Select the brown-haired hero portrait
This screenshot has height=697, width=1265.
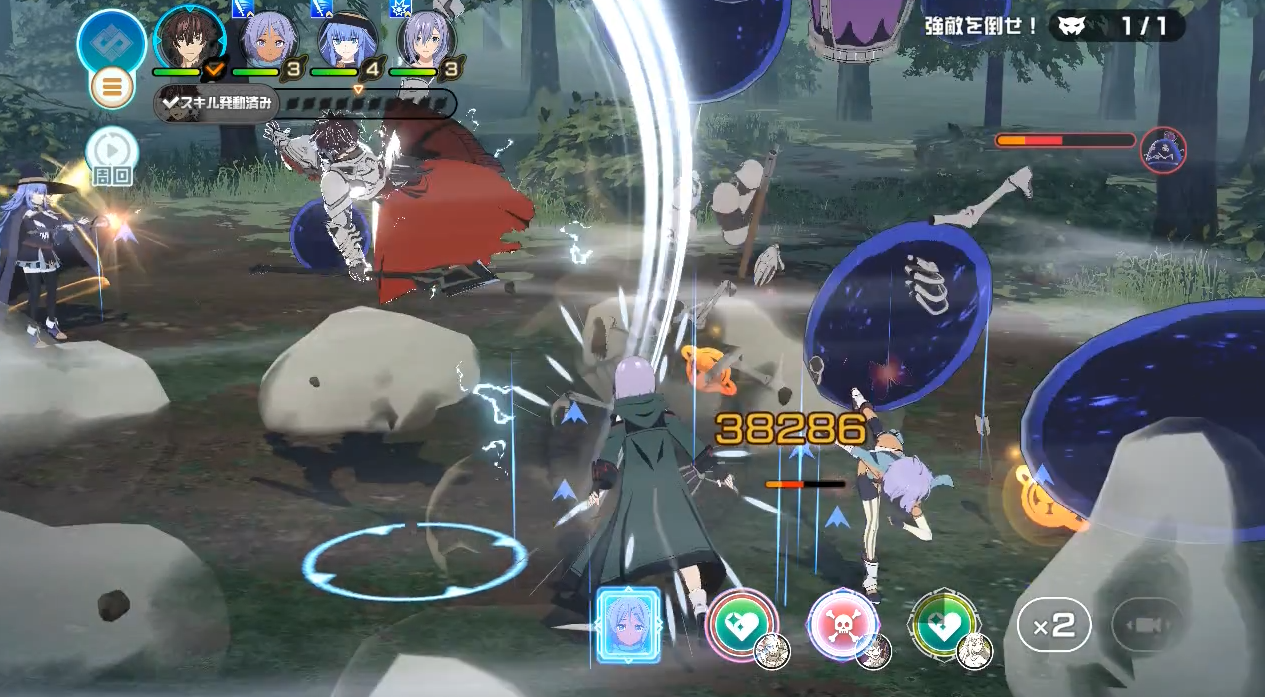click(x=190, y=38)
